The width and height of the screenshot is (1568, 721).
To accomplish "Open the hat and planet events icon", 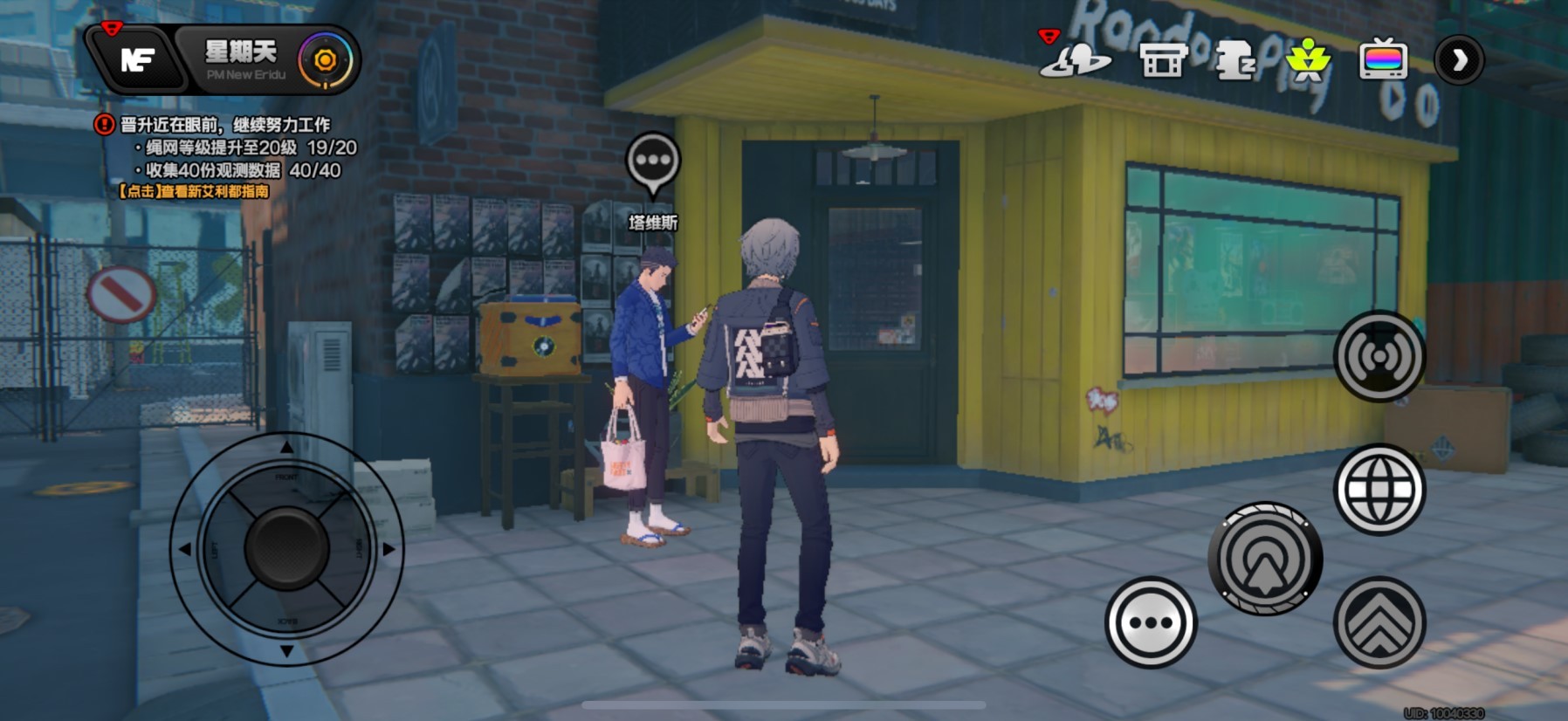I will 1075,59.
